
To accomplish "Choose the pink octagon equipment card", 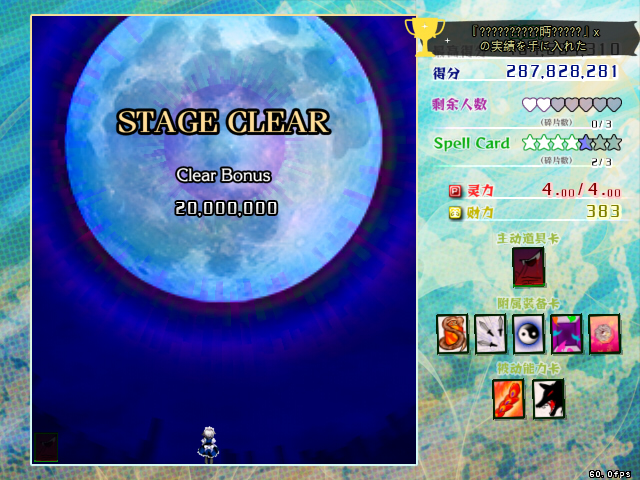I will pos(604,334).
